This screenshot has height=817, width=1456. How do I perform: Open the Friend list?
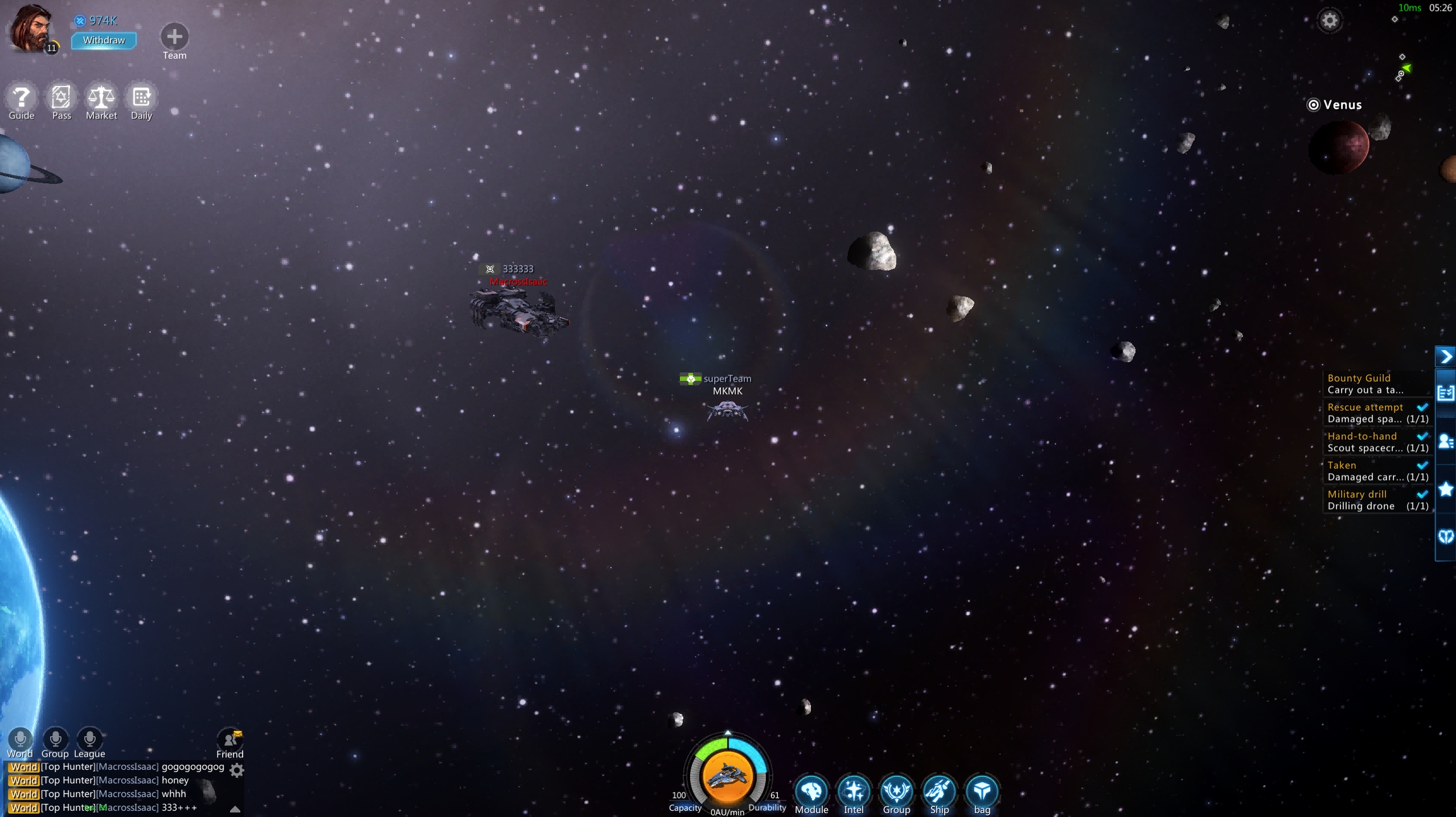pyautogui.click(x=229, y=740)
